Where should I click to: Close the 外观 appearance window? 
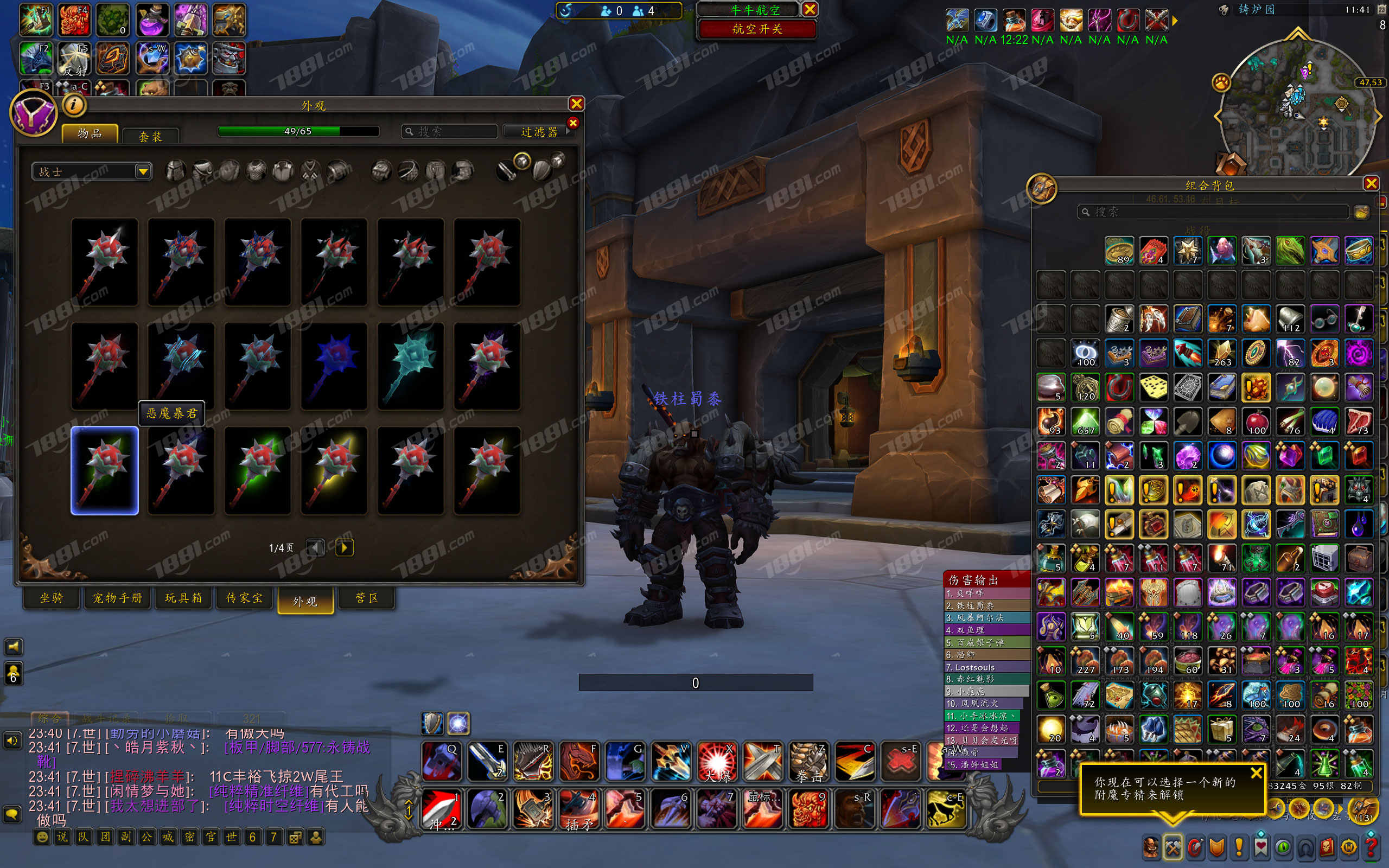(576, 103)
